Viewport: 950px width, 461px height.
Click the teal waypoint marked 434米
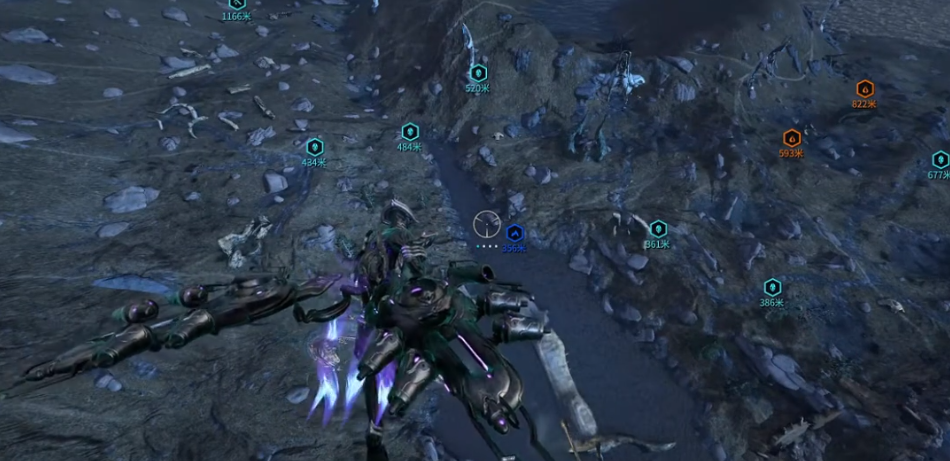[x=315, y=147]
